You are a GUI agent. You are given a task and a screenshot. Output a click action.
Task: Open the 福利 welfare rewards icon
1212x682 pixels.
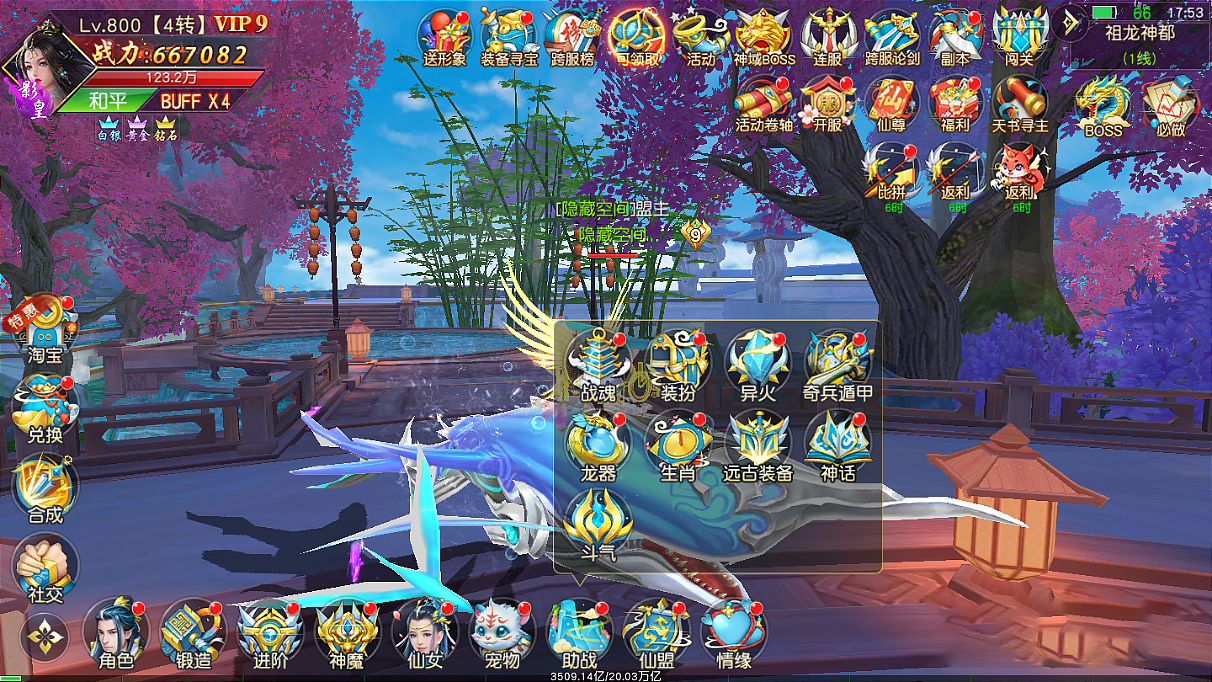pyautogui.click(x=955, y=103)
